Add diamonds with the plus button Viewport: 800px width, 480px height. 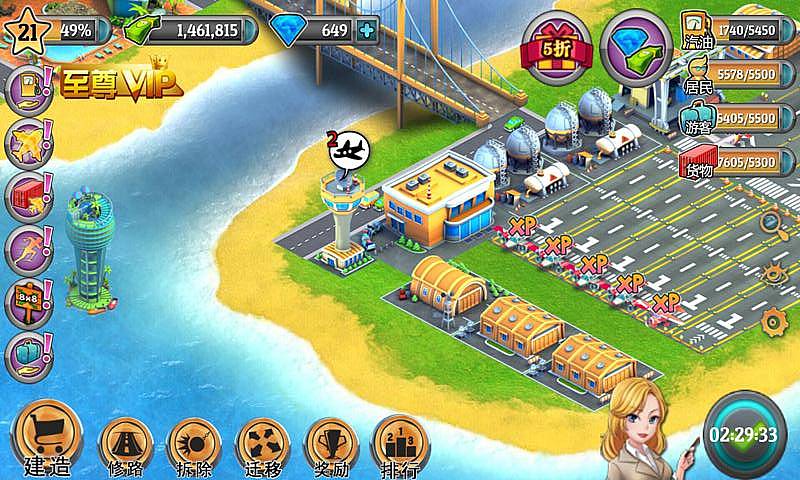[369, 30]
